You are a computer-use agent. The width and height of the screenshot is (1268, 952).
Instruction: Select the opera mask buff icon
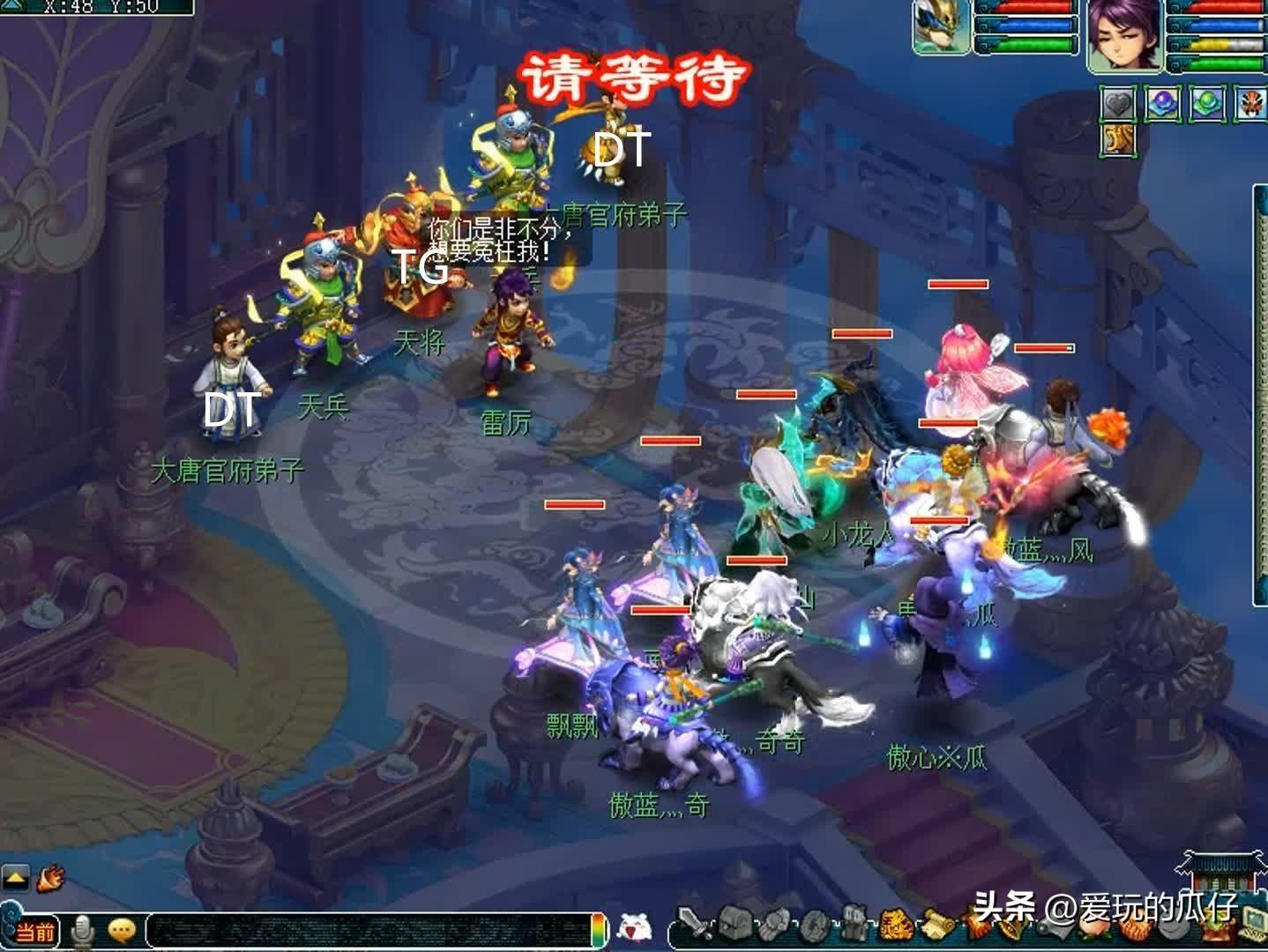click(1251, 104)
